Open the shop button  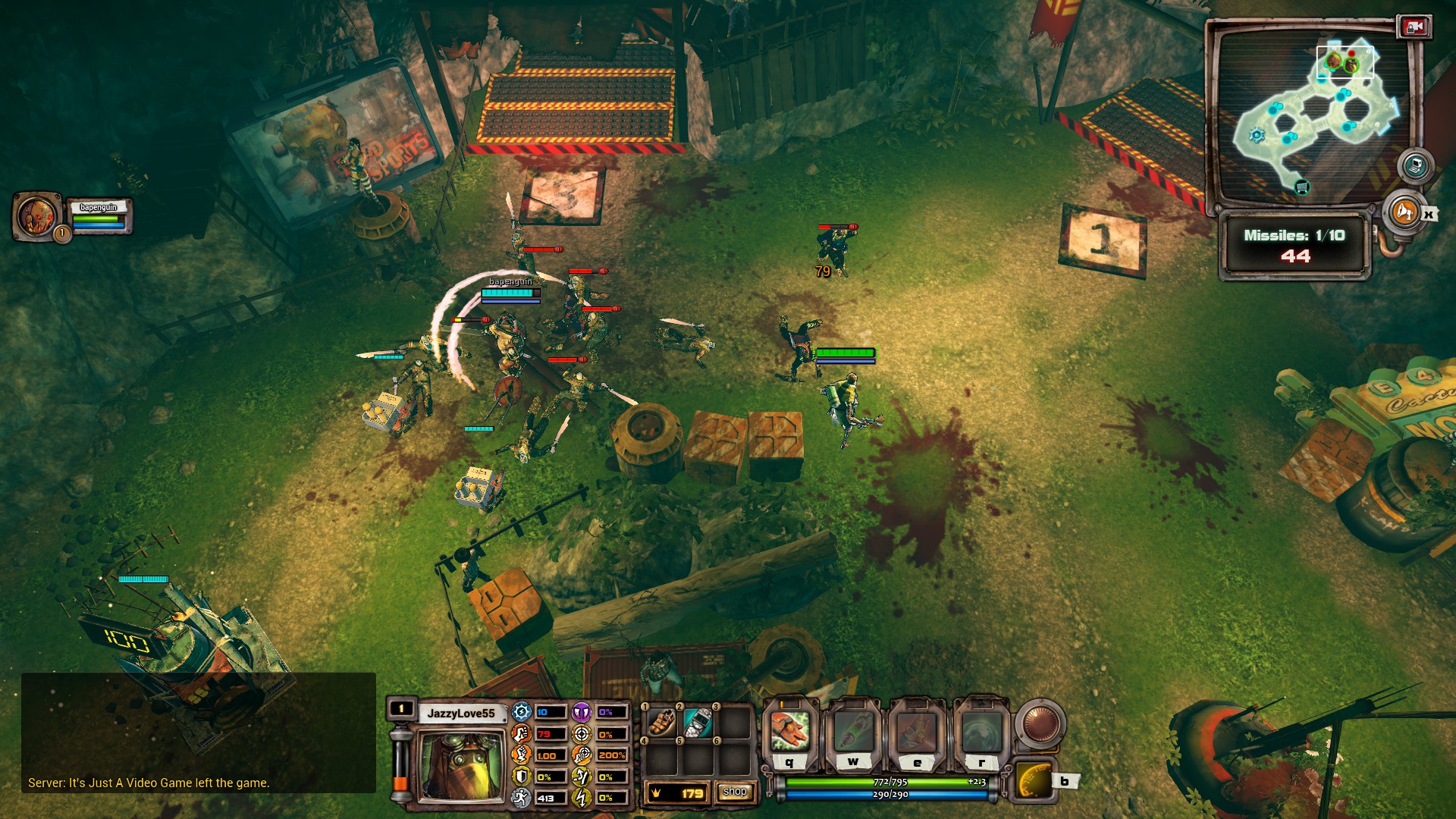tap(734, 792)
